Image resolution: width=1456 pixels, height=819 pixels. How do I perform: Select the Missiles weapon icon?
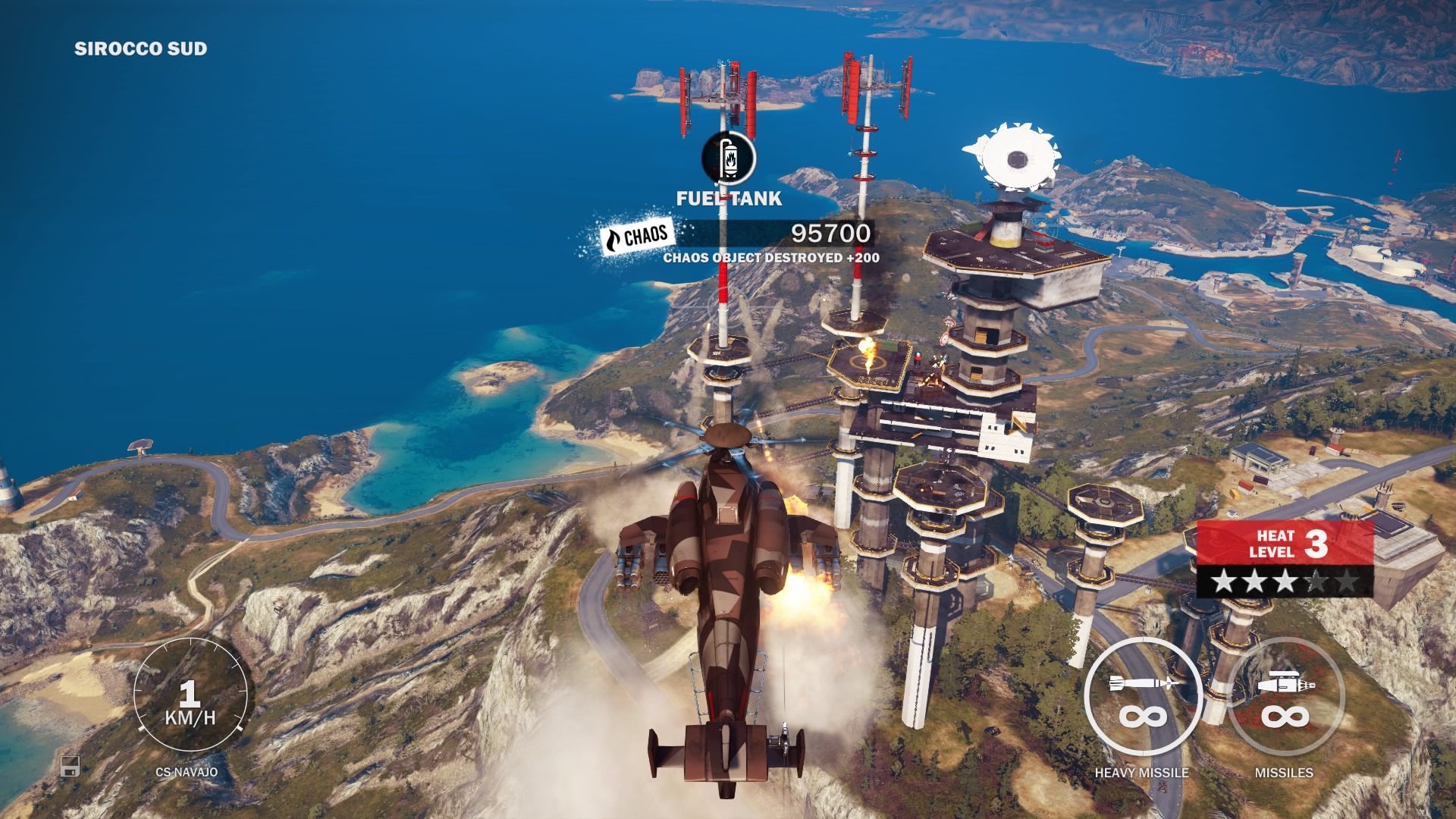pyautogui.click(x=1285, y=697)
